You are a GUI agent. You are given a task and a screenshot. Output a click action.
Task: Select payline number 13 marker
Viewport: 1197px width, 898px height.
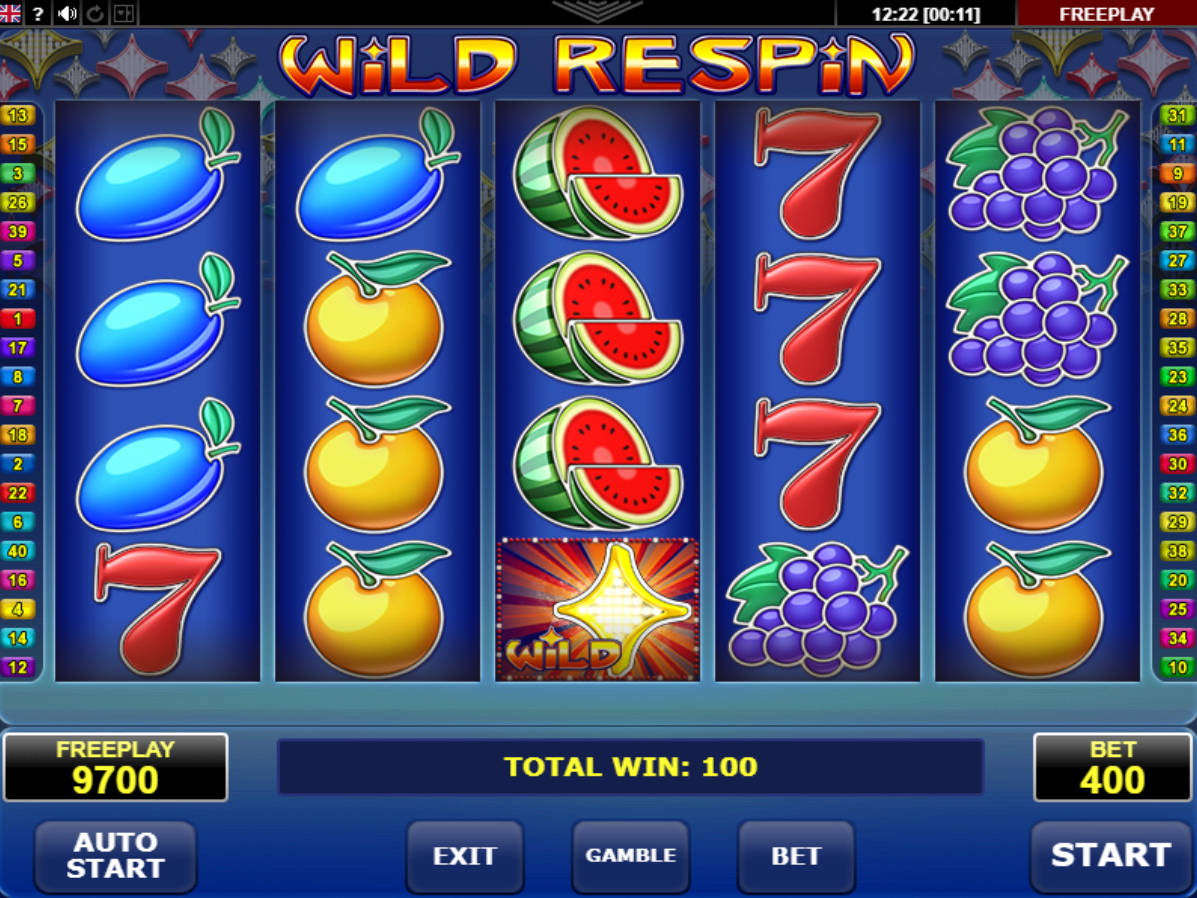18,115
